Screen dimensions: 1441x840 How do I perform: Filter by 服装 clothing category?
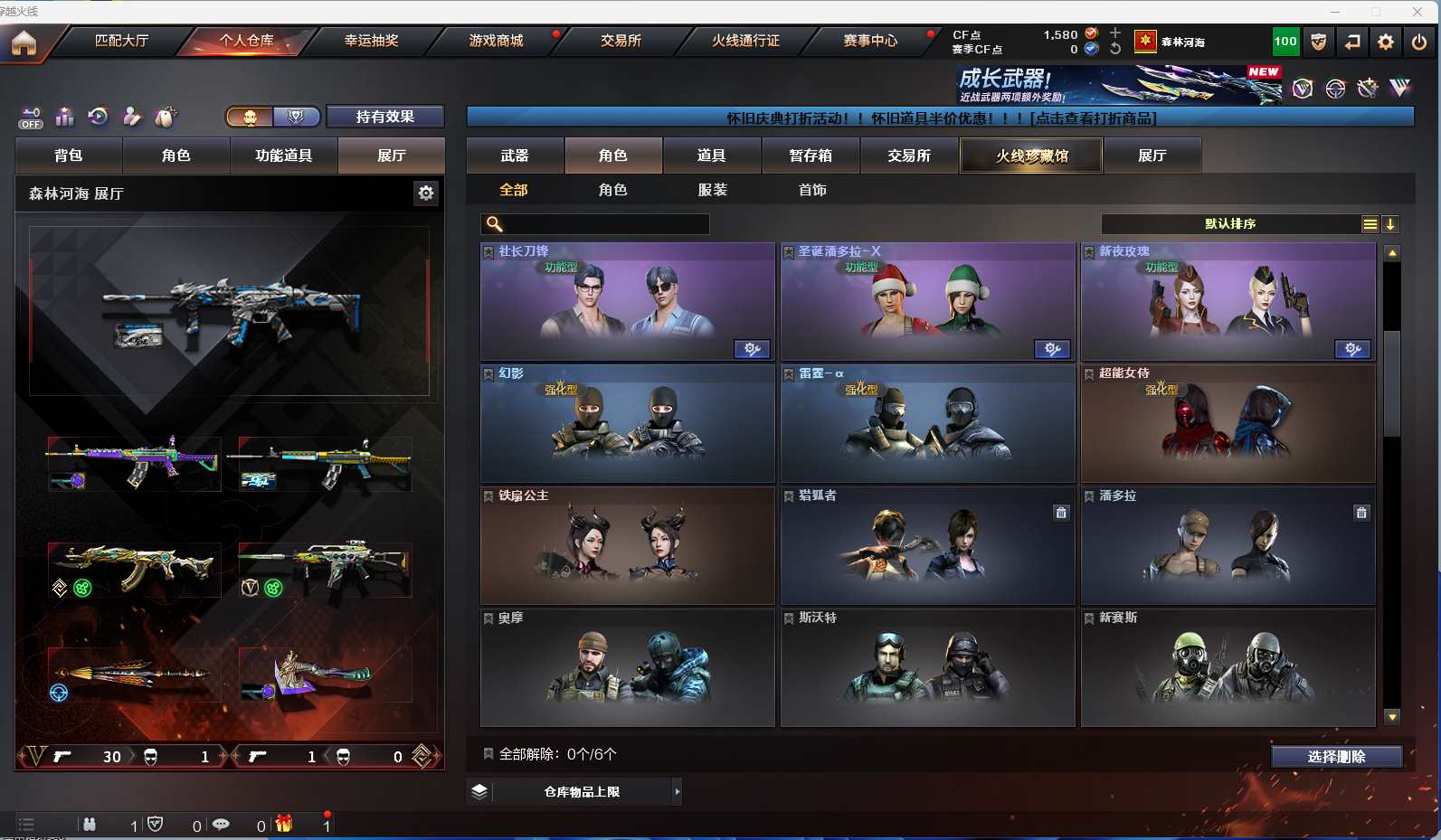(713, 190)
